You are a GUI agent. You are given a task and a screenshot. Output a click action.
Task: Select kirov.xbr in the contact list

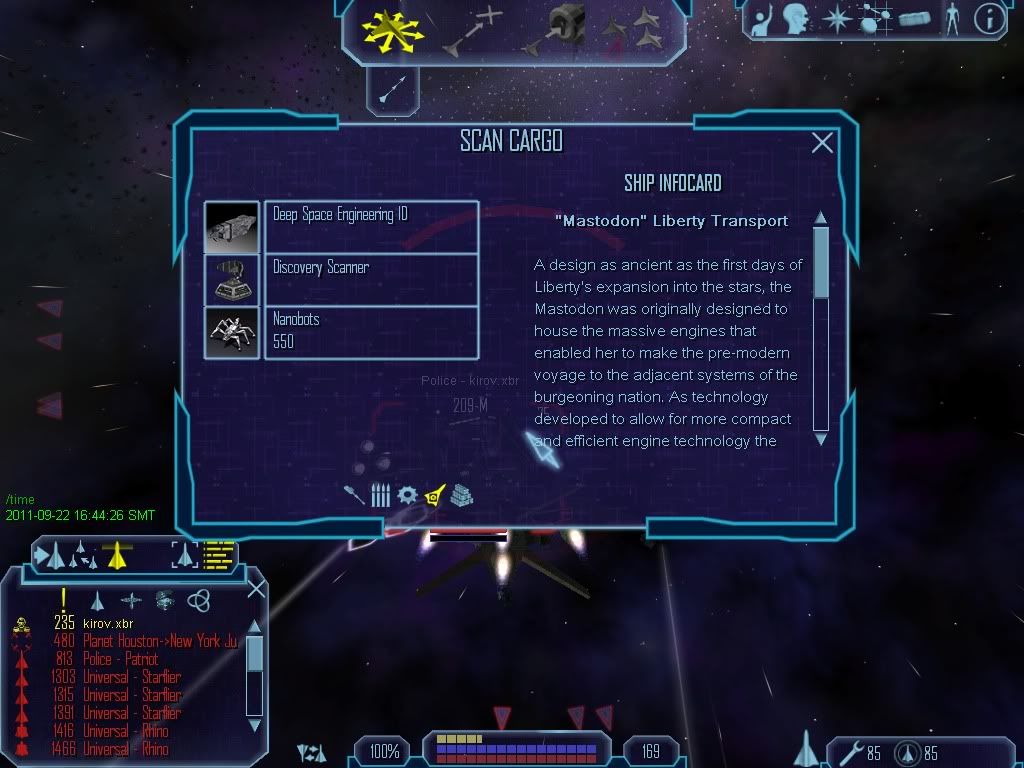coord(109,623)
